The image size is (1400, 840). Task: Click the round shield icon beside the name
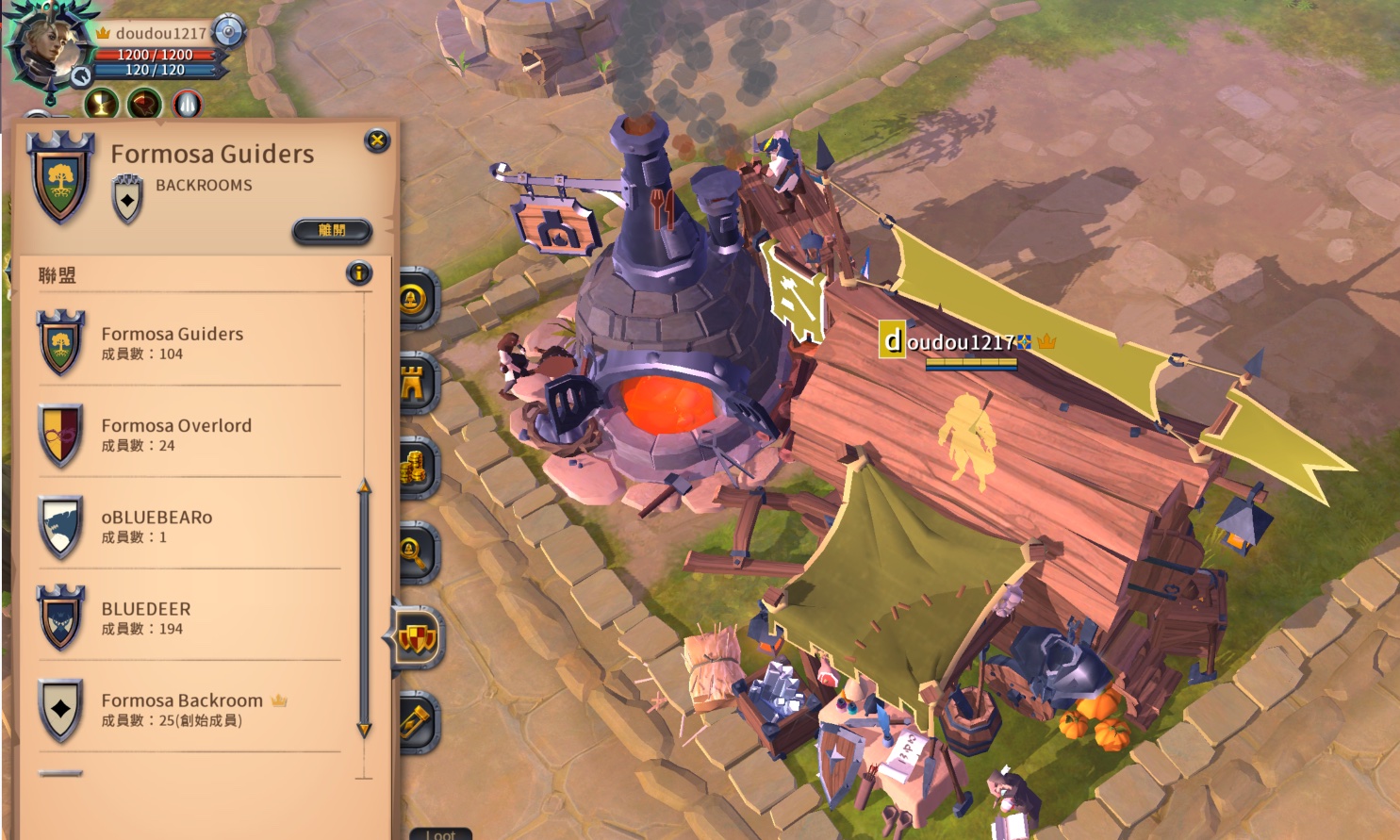(228, 32)
